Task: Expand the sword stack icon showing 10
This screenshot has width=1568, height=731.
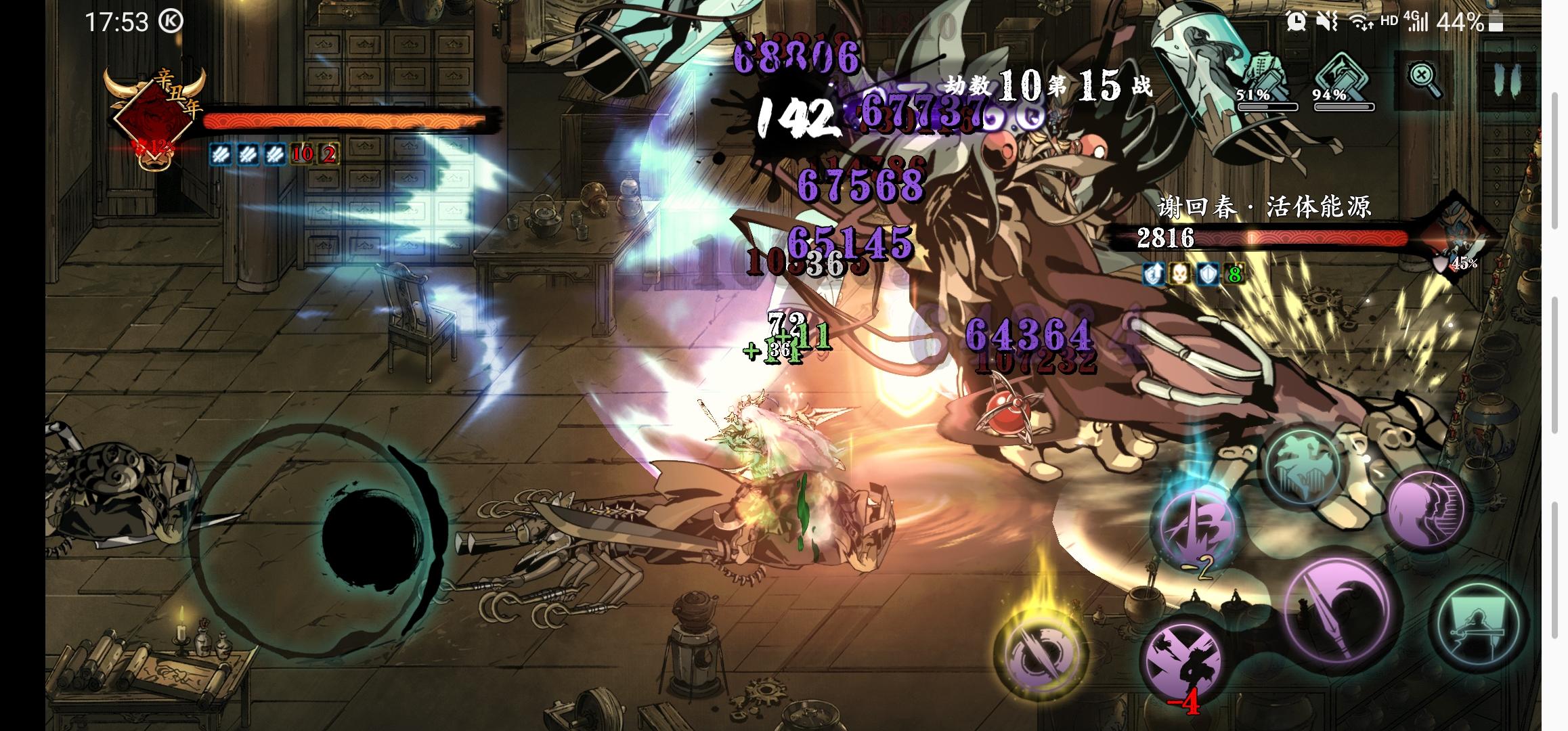Action: point(303,156)
